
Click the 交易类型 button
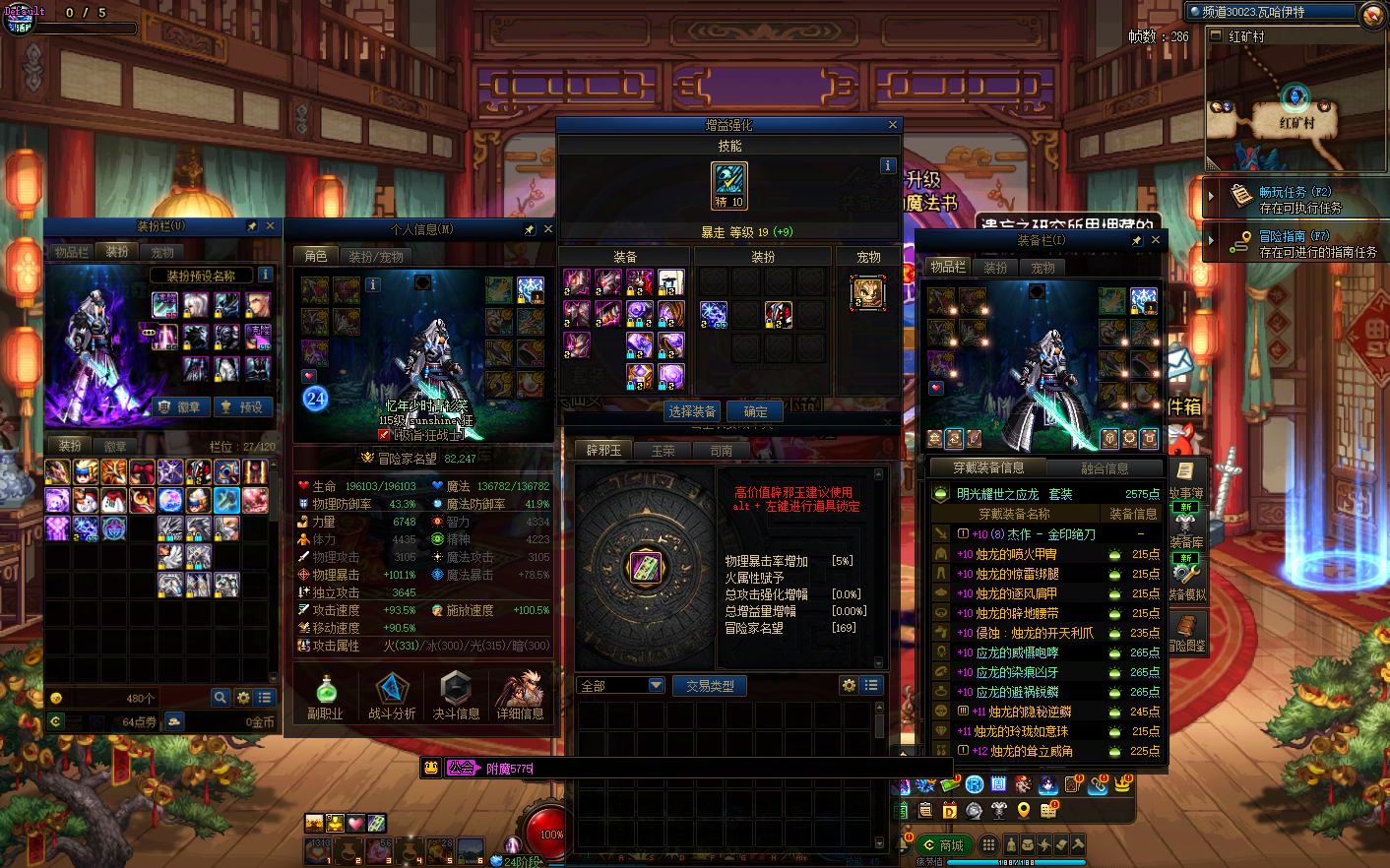pos(710,686)
